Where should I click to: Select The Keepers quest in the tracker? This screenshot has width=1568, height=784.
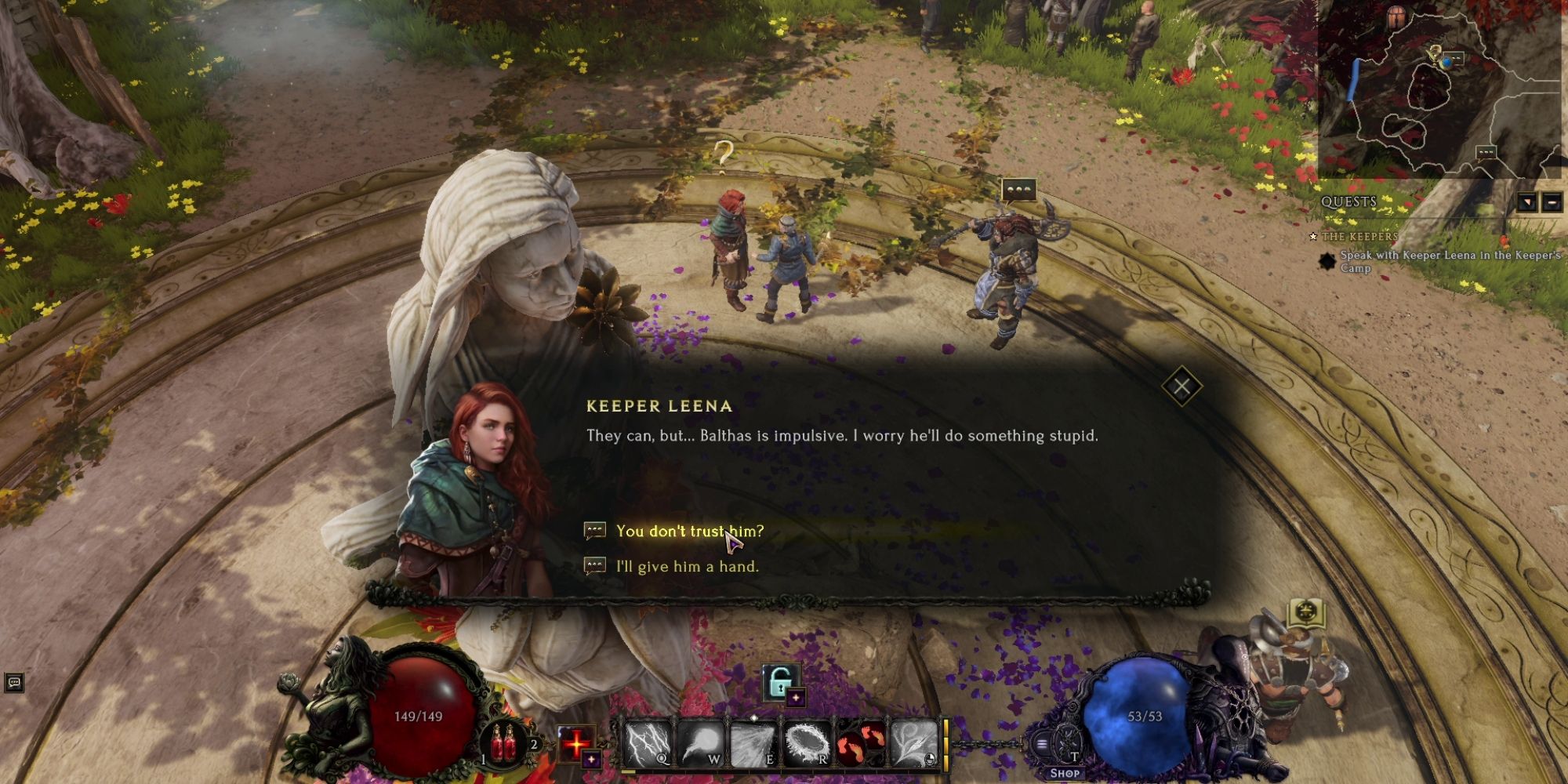pyautogui.click(x=1359, y=236)
